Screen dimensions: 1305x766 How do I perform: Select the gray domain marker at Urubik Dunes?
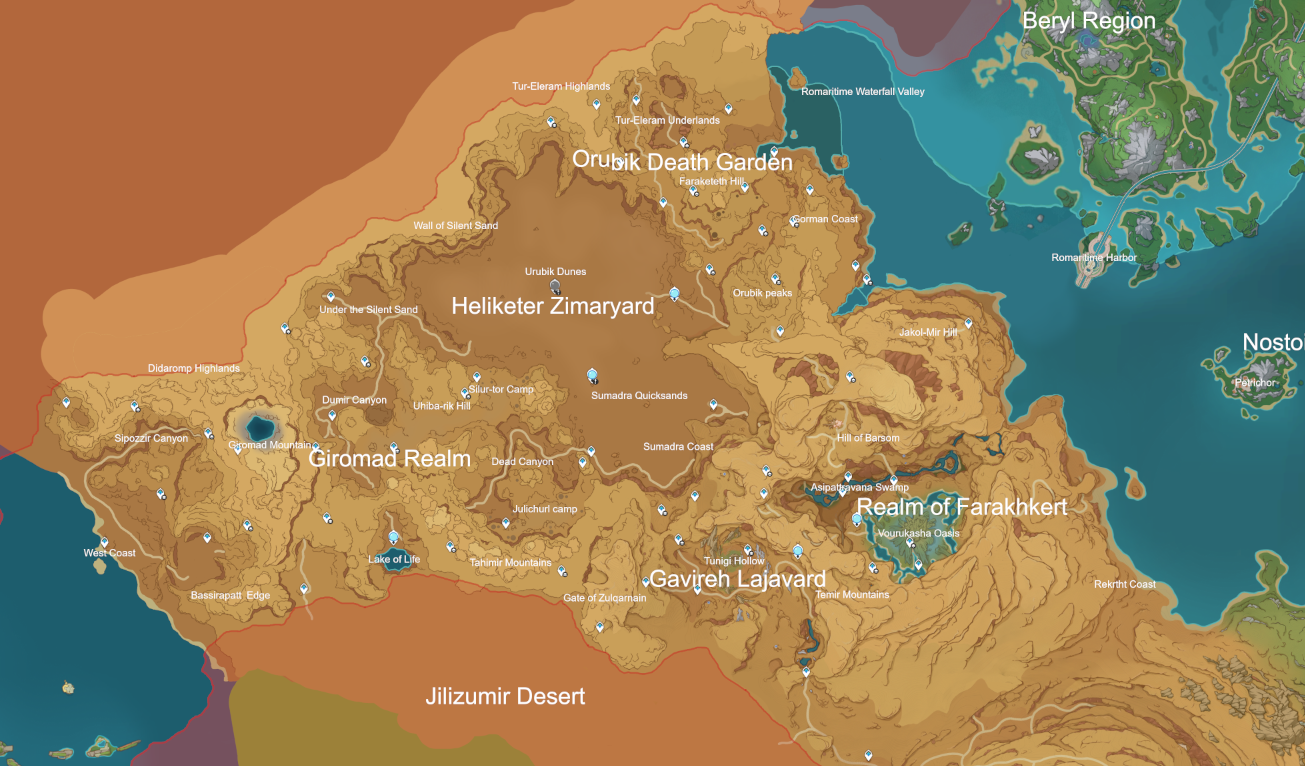tap(553, 286)
